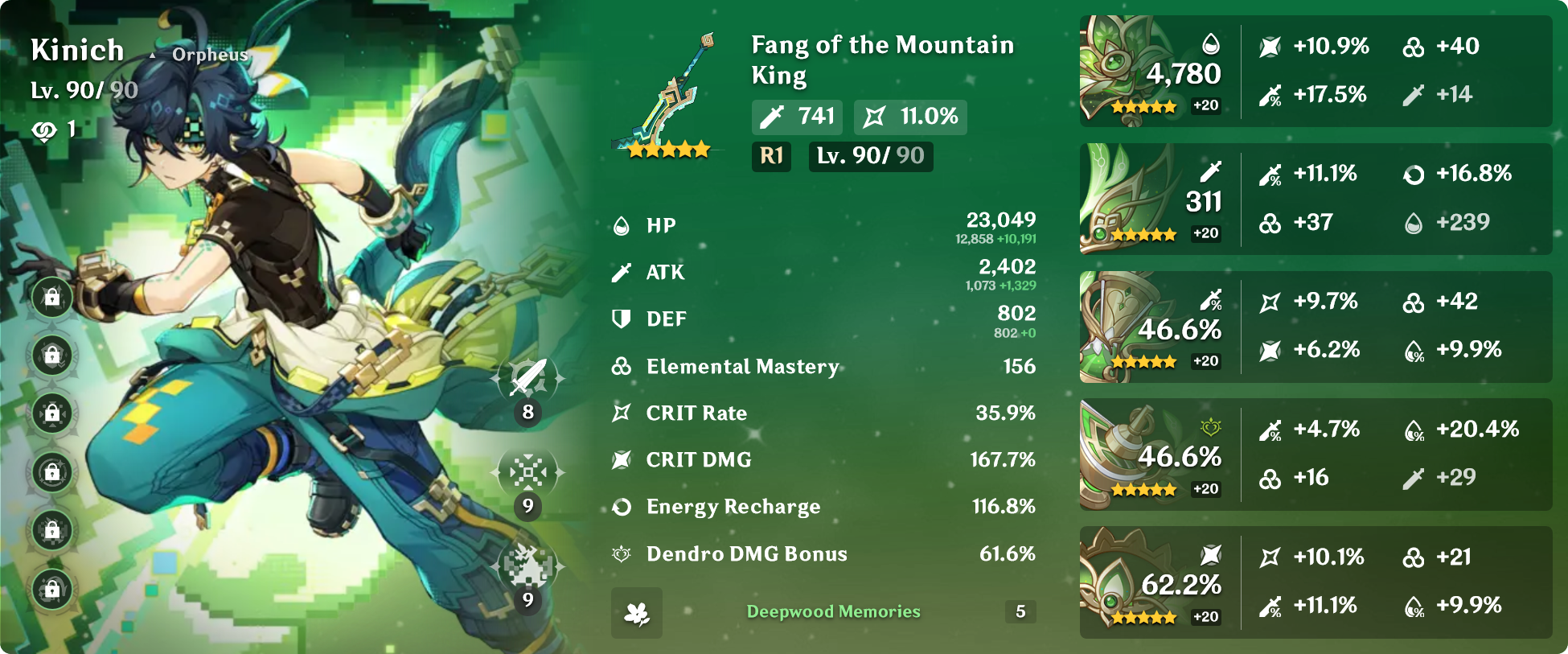Click the HP droplet stat icon

619,225
